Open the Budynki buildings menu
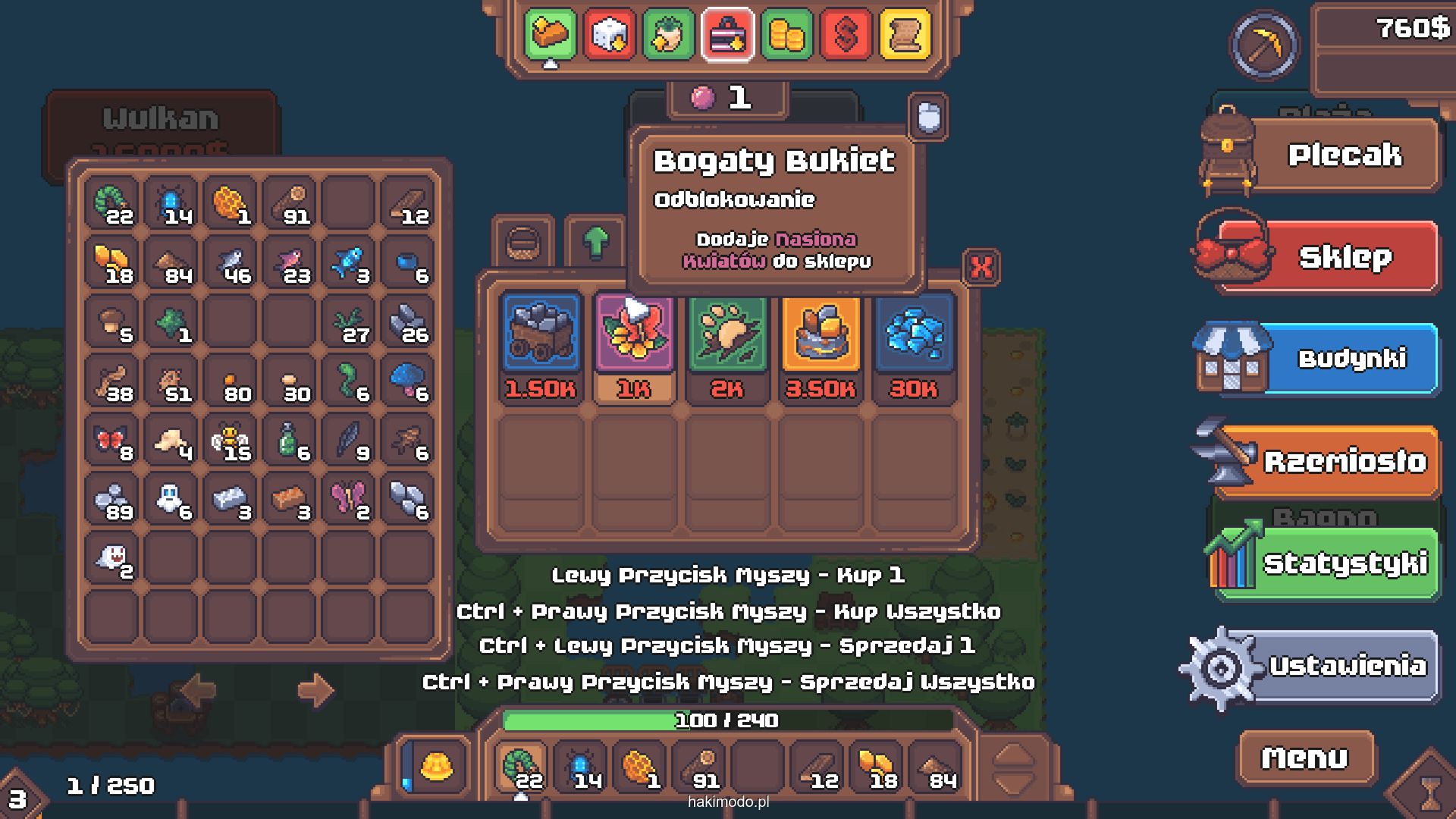This screenshot has height=819, width=1456. pos(1350,359)
